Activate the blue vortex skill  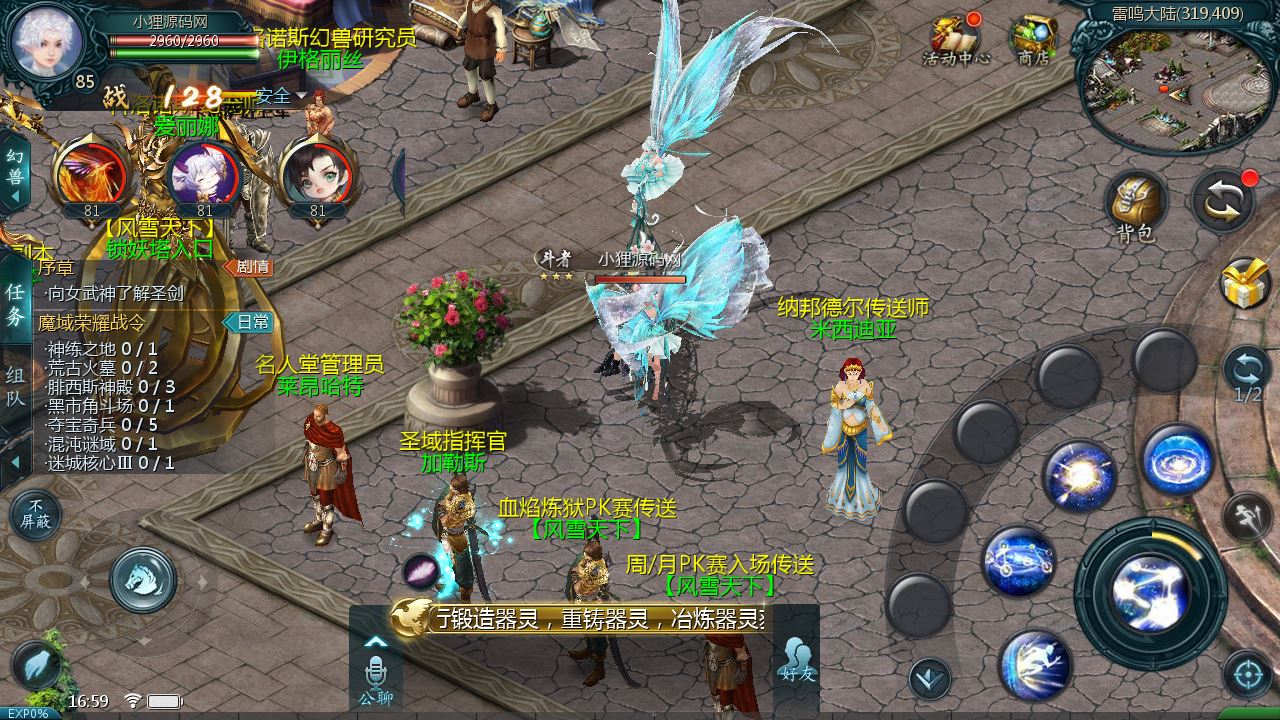click(1178, 460)
